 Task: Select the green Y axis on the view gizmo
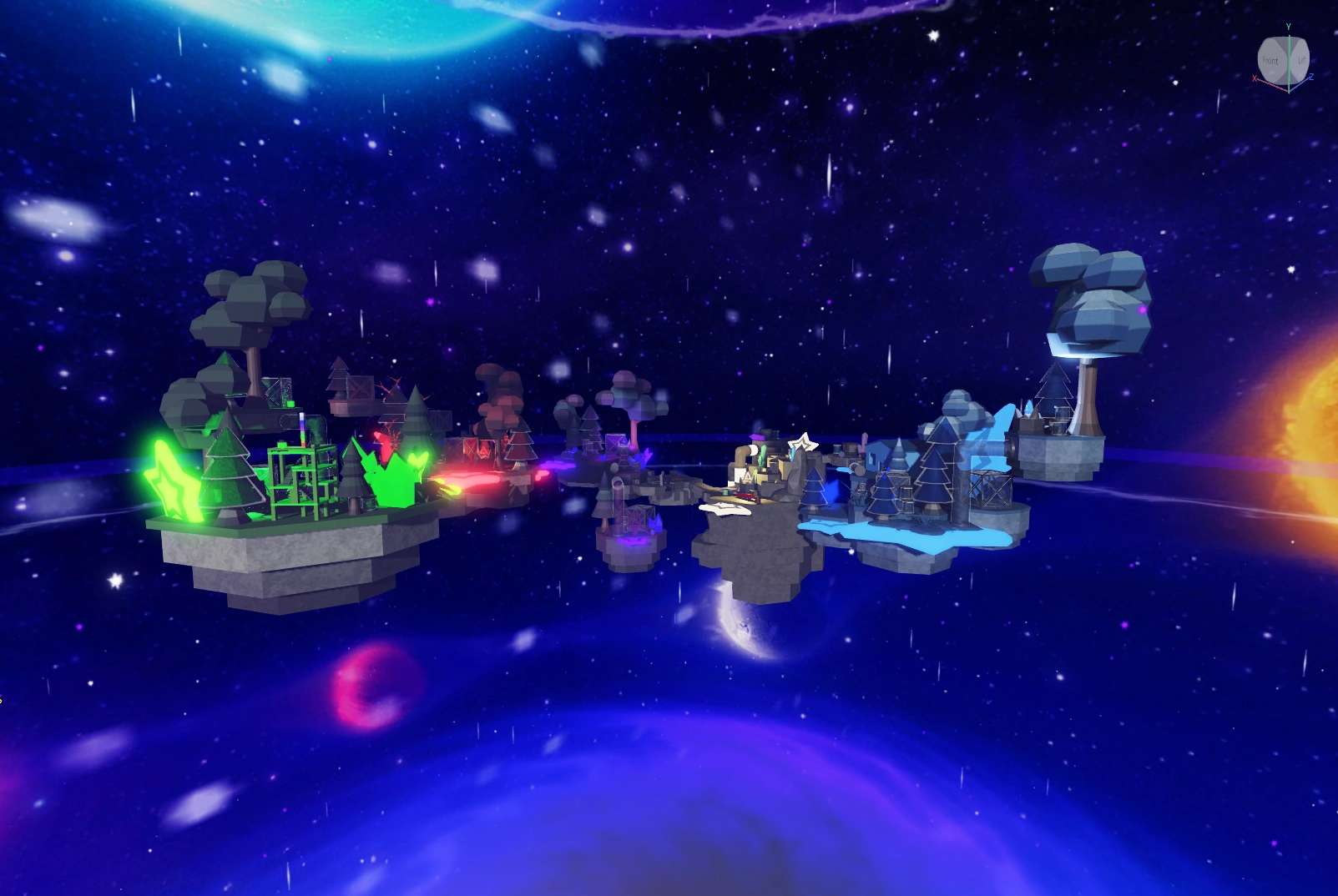(x=1289, y=28)
